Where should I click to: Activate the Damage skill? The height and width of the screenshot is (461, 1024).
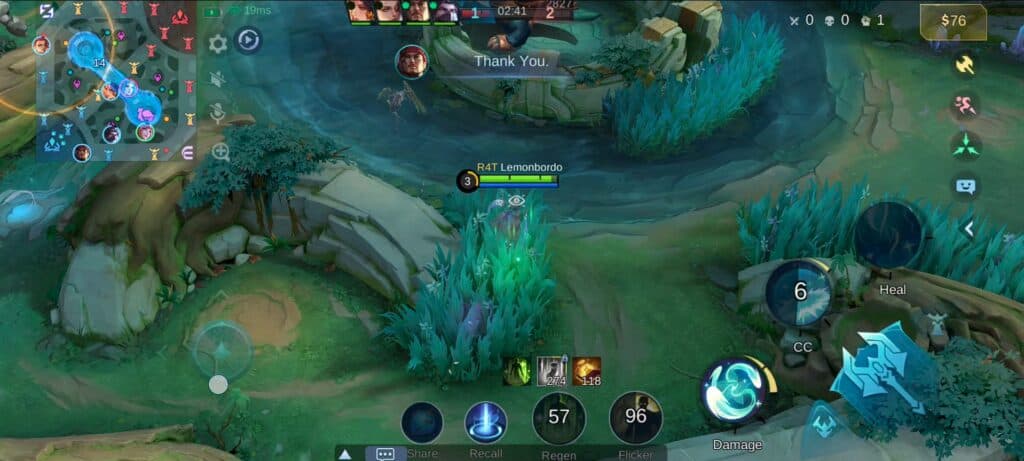[x=736, y=391]
